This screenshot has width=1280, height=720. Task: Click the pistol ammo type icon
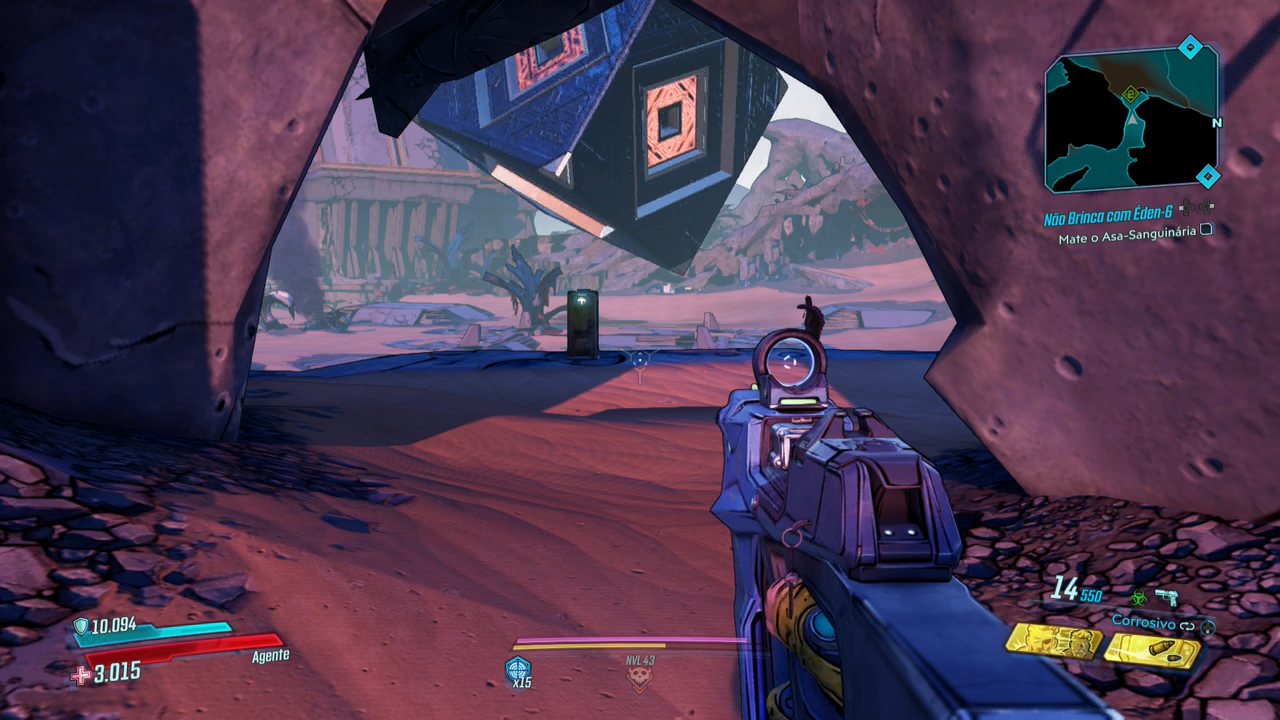coord(1166,597)
